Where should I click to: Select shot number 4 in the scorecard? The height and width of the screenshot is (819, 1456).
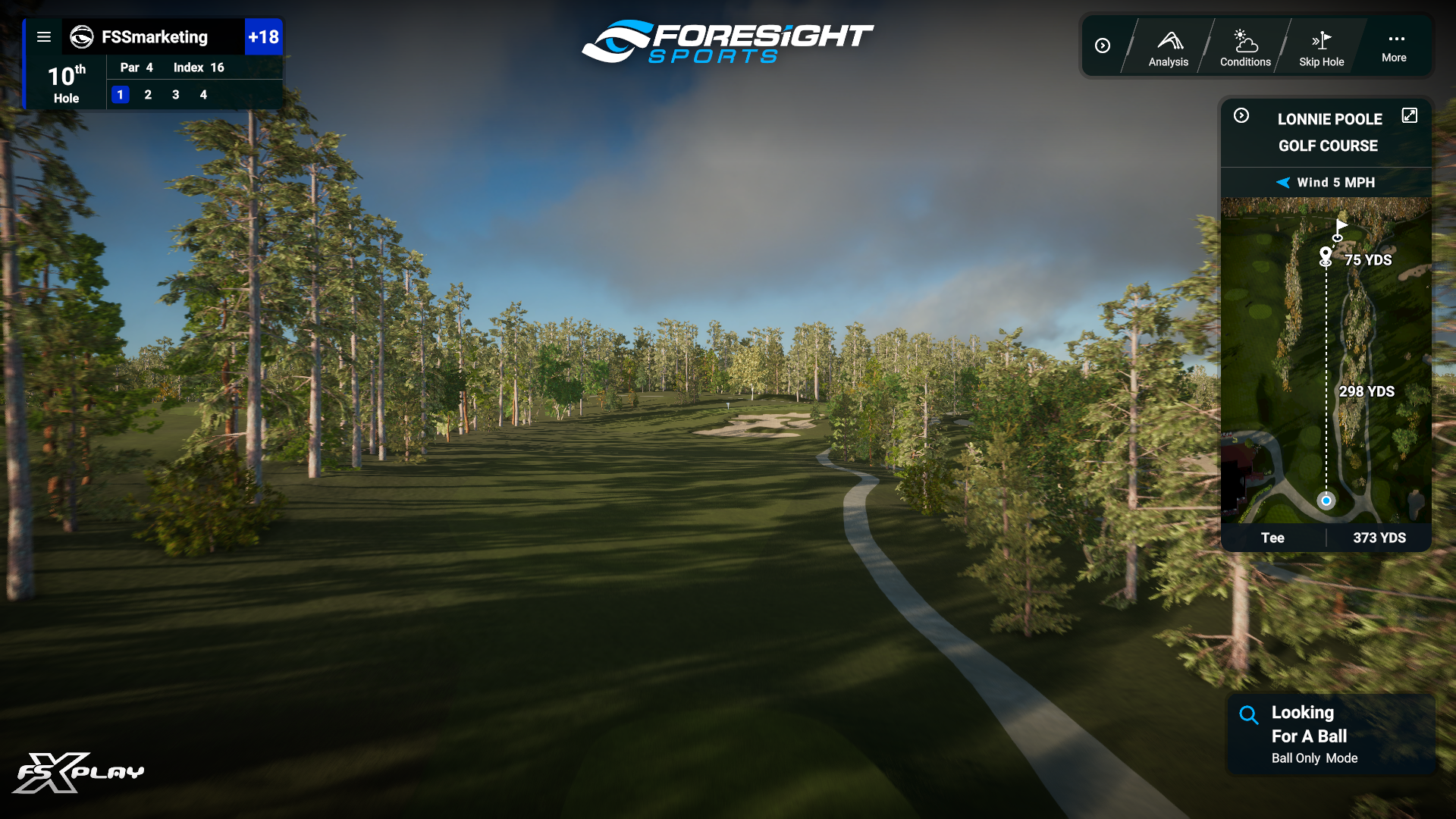pyautogui.click(x=203, y=95)
